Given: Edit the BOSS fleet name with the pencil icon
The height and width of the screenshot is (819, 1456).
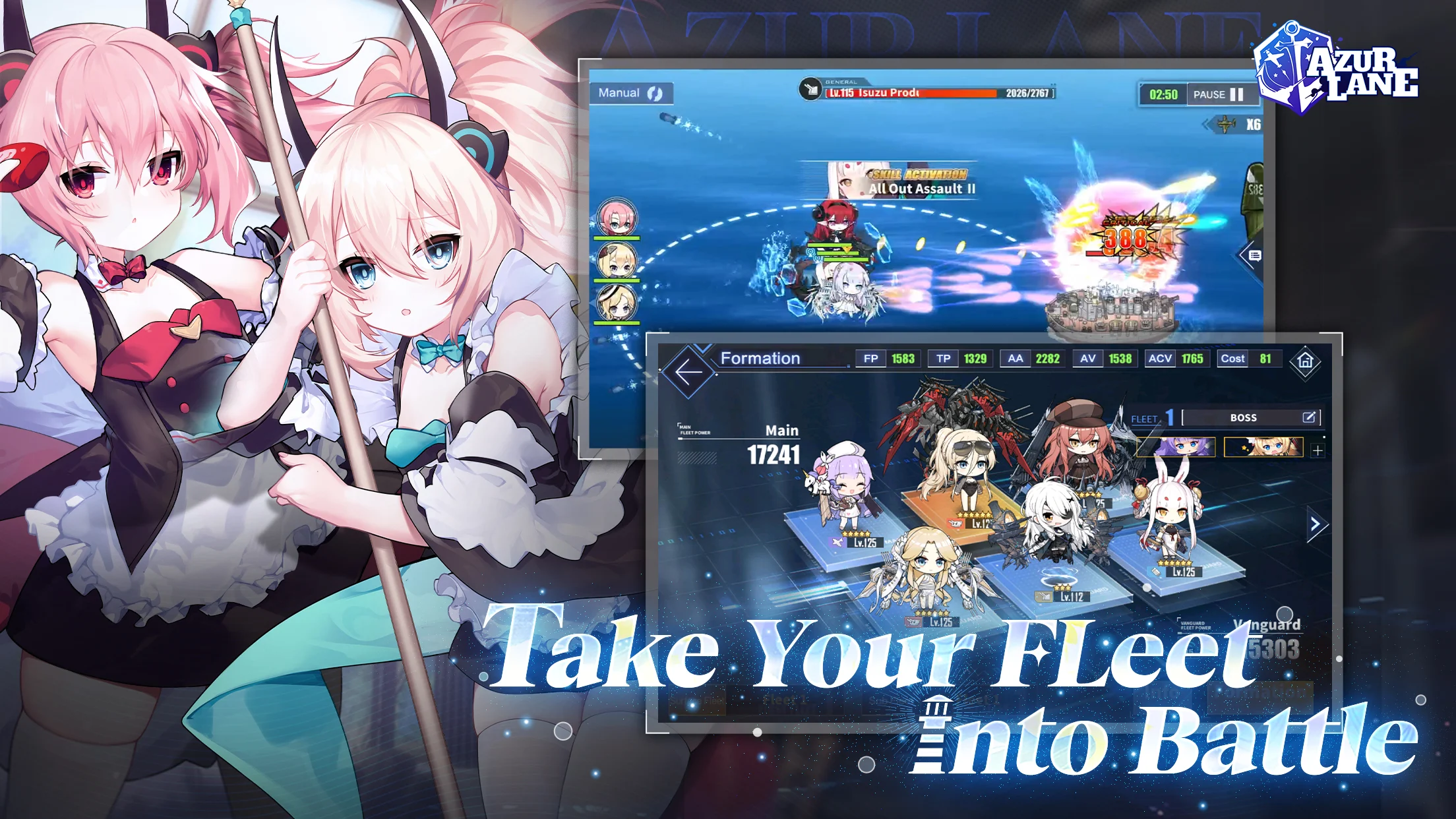Looking at the screenshot, I should (1311, 417).
